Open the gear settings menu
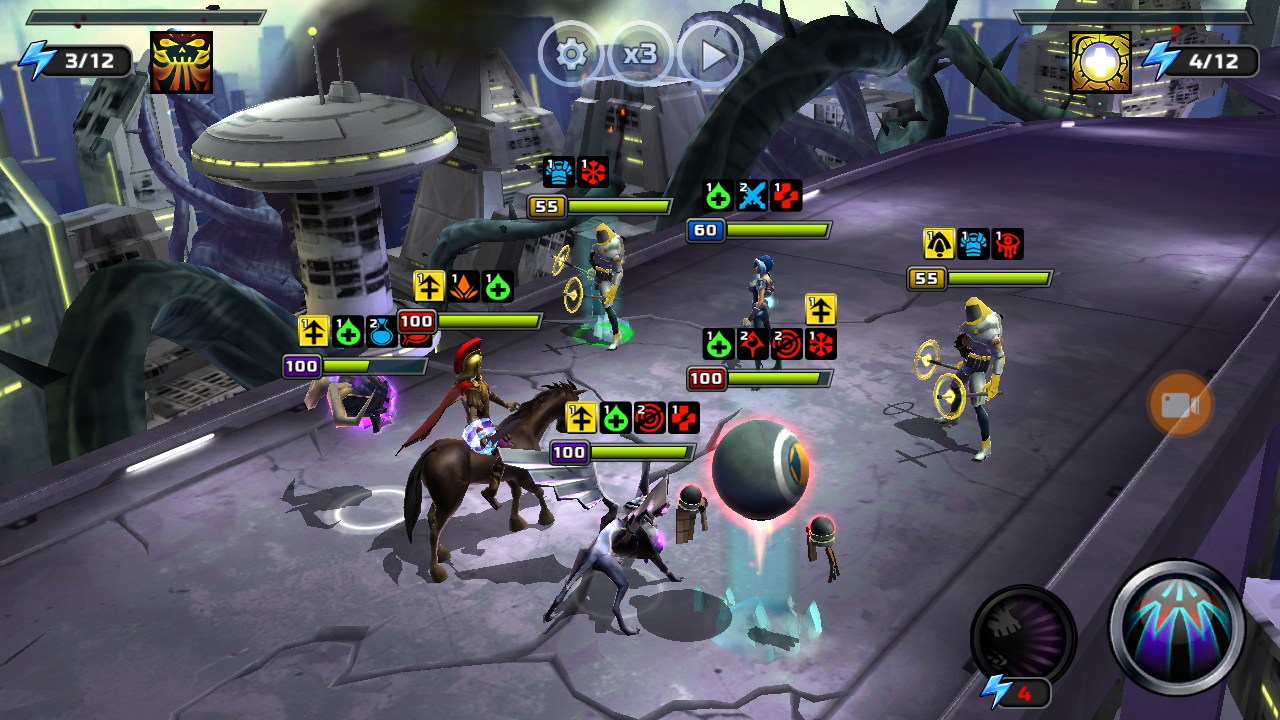 pyautogui.click(x=571, y=53)
